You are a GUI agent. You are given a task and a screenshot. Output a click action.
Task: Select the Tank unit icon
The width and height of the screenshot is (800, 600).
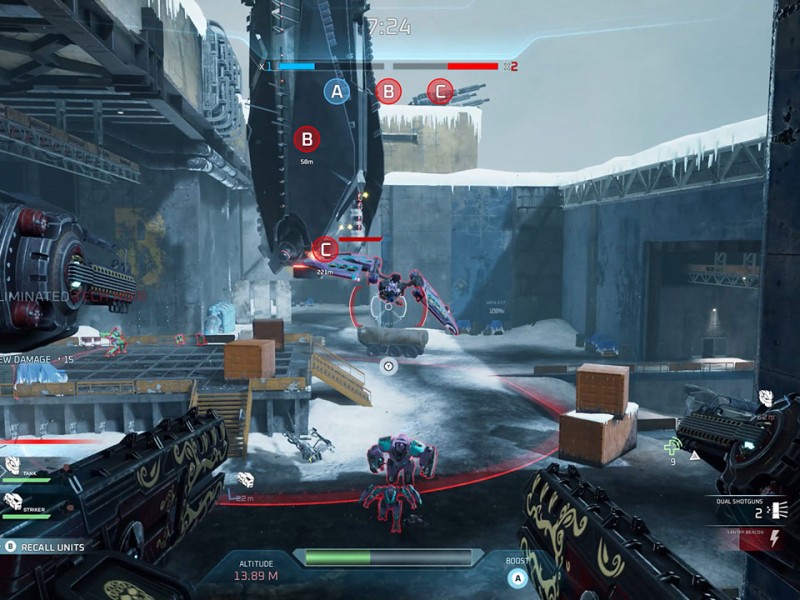click(x=12, y=465)
